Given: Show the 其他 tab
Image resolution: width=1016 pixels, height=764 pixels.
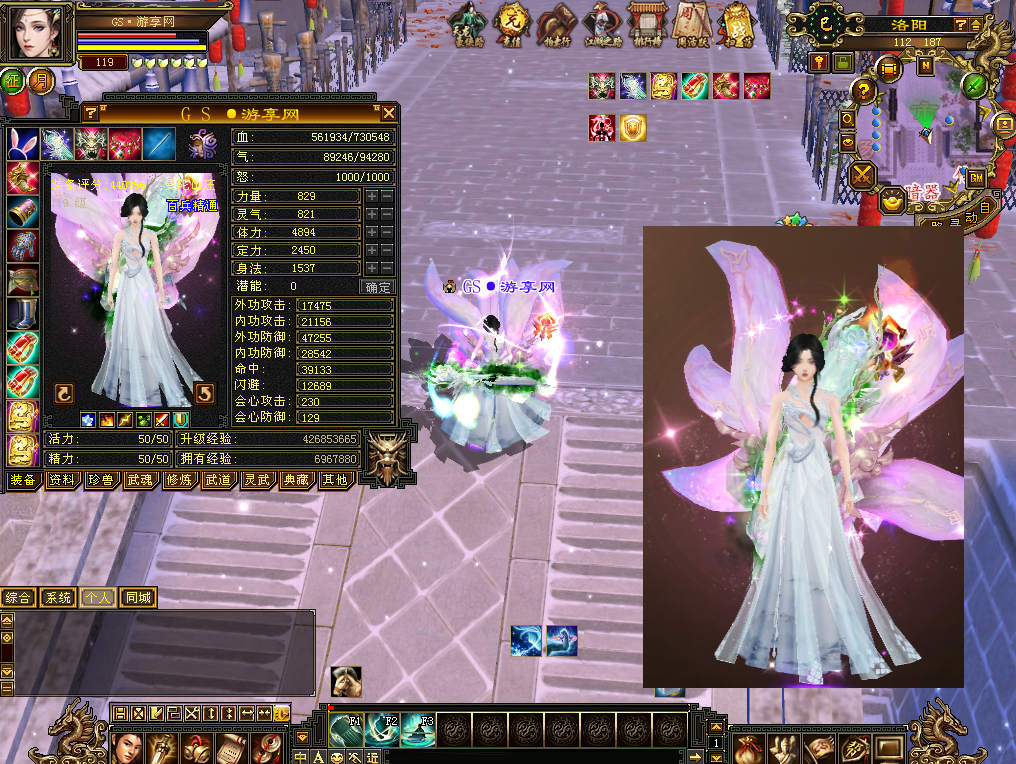Looking at the screenshot, I should coord(333,480).
